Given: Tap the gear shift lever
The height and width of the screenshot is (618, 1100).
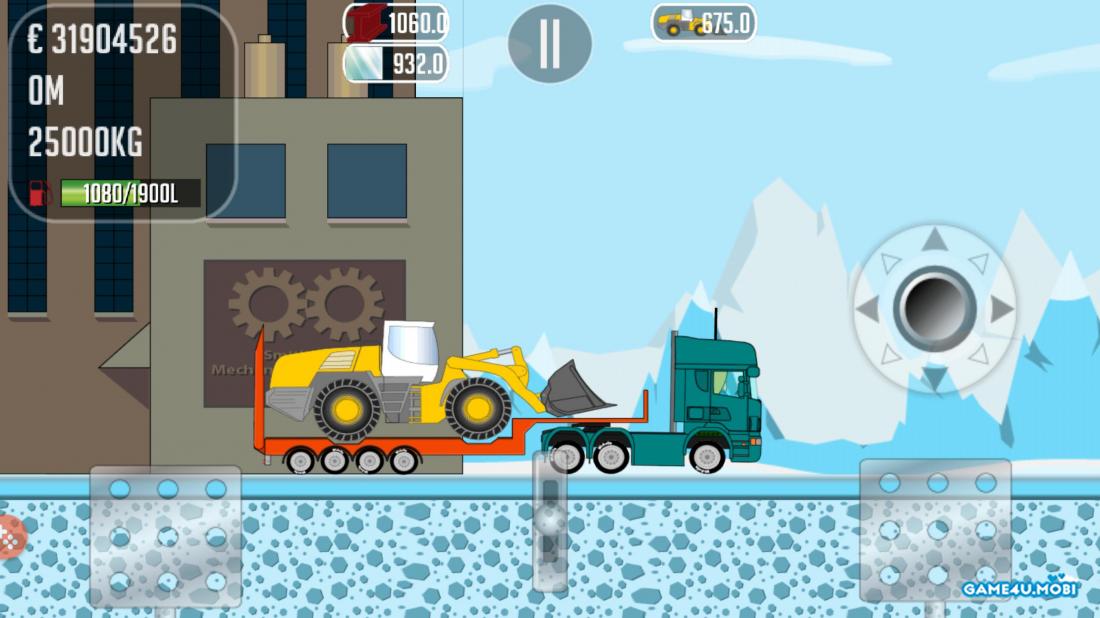Looking at the screenshot, I should 550,520.
